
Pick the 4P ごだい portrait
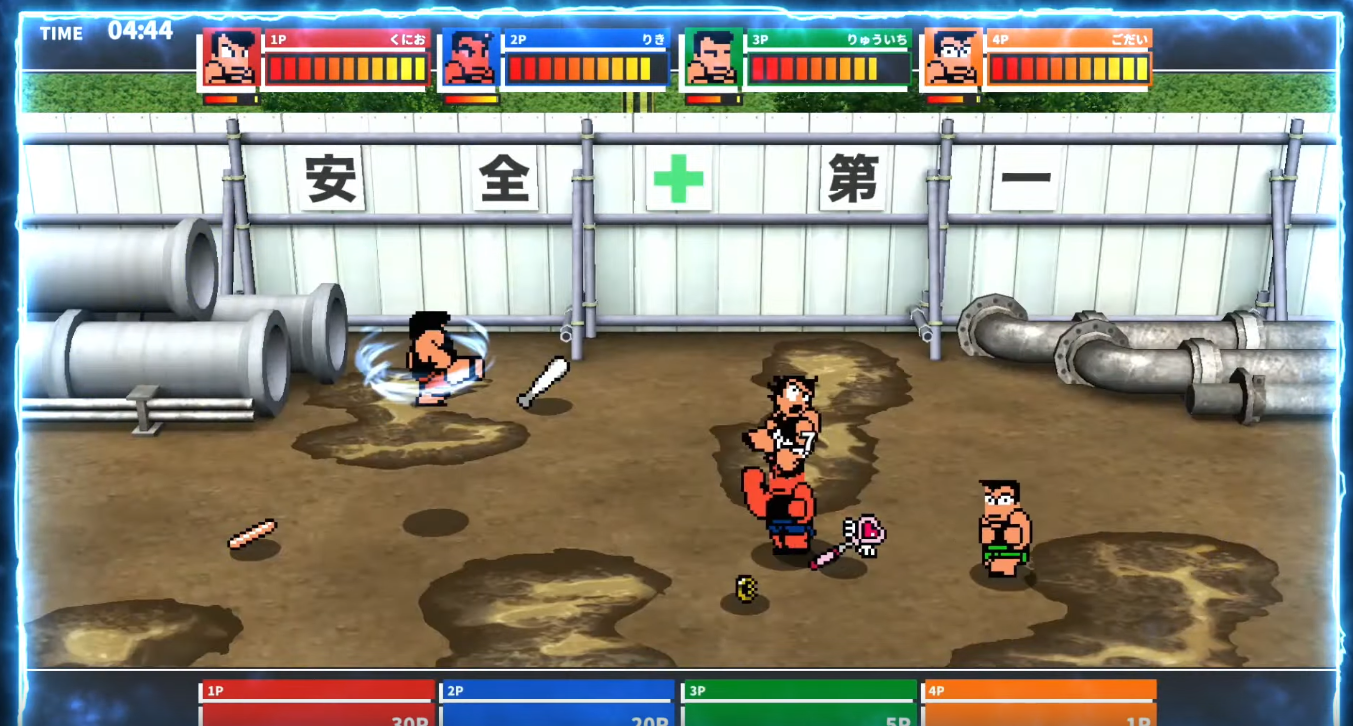(951, 59)
